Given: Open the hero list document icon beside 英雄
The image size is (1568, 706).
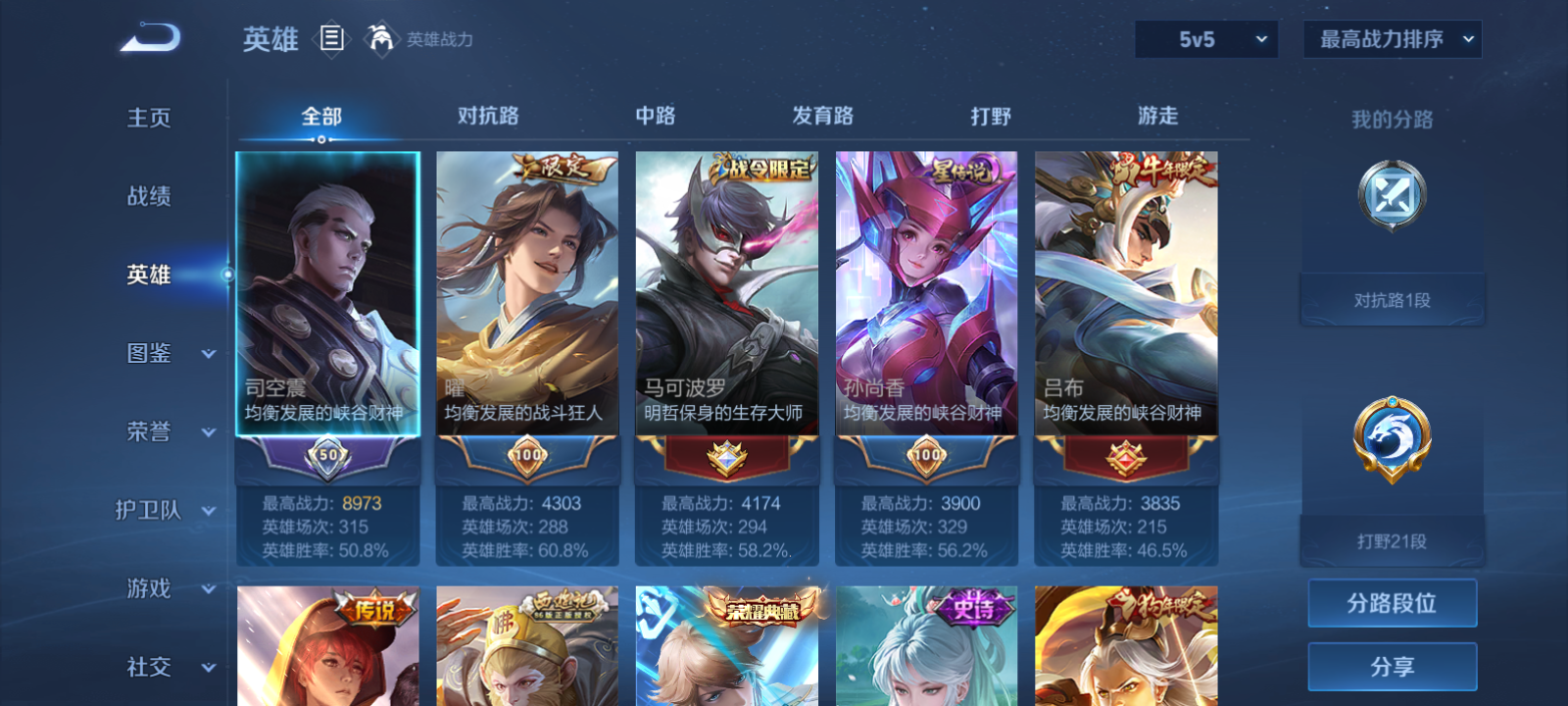Looking at the screenshot, I should [334, 40].
